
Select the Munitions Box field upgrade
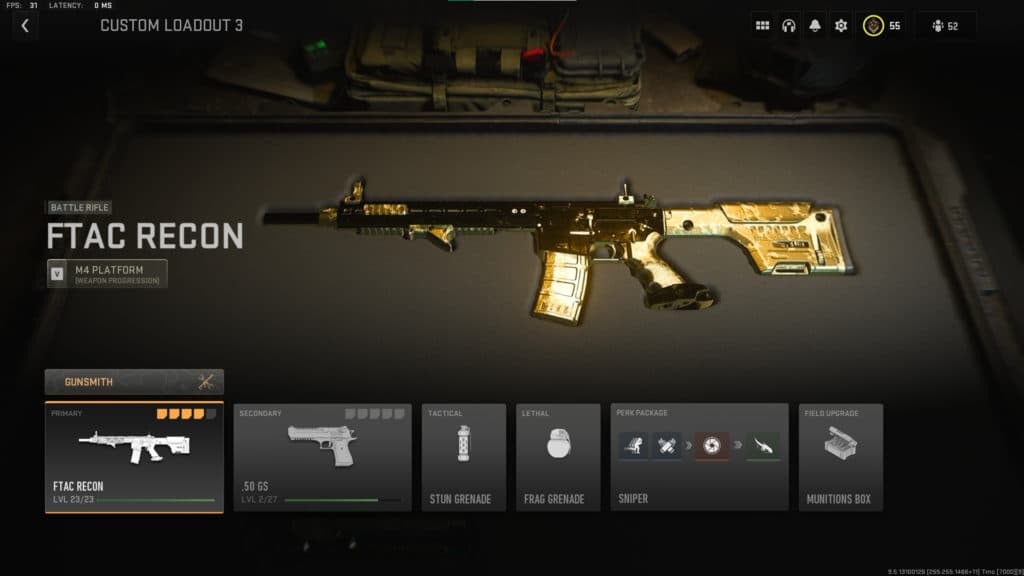840,457
